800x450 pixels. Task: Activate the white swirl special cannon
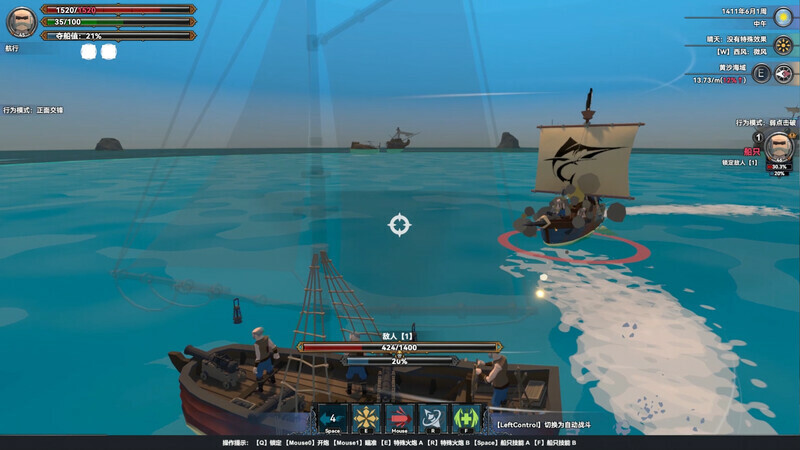[x=432, y=418]
